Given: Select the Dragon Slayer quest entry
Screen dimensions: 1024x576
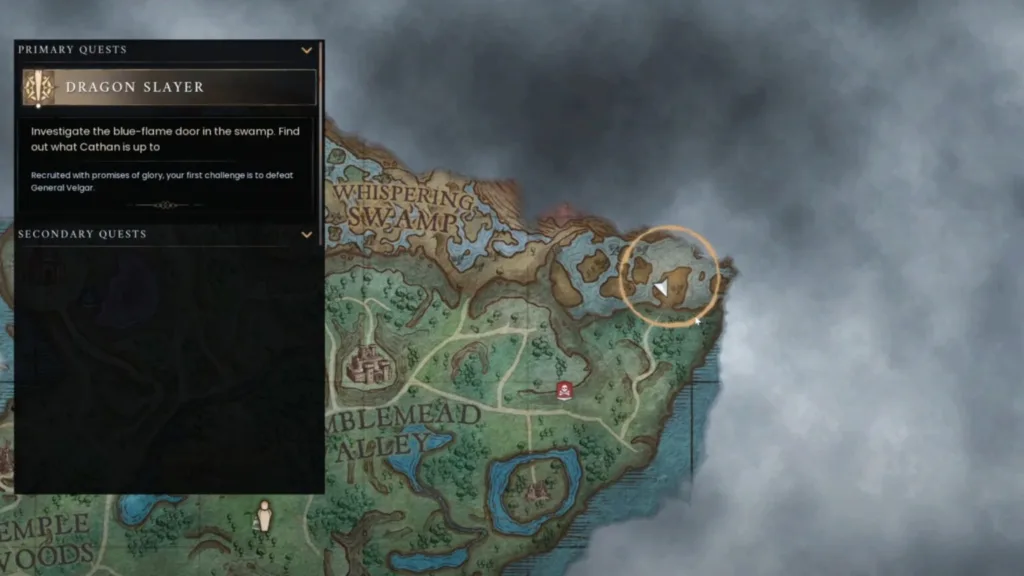Looking at the screenshot, I should (x=169, y=87).
